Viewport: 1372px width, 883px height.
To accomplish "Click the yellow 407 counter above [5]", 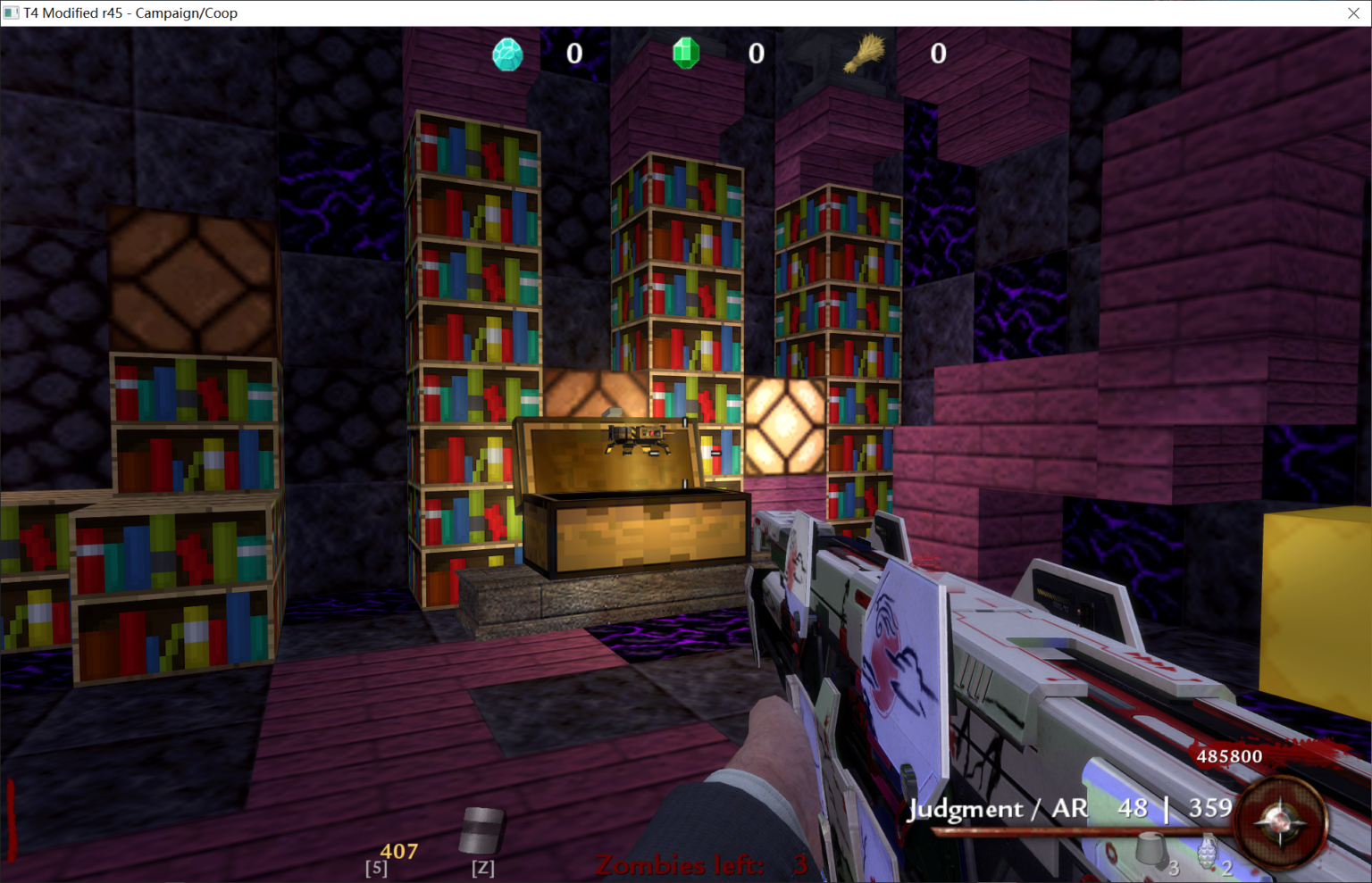I will tap(401, 849).
